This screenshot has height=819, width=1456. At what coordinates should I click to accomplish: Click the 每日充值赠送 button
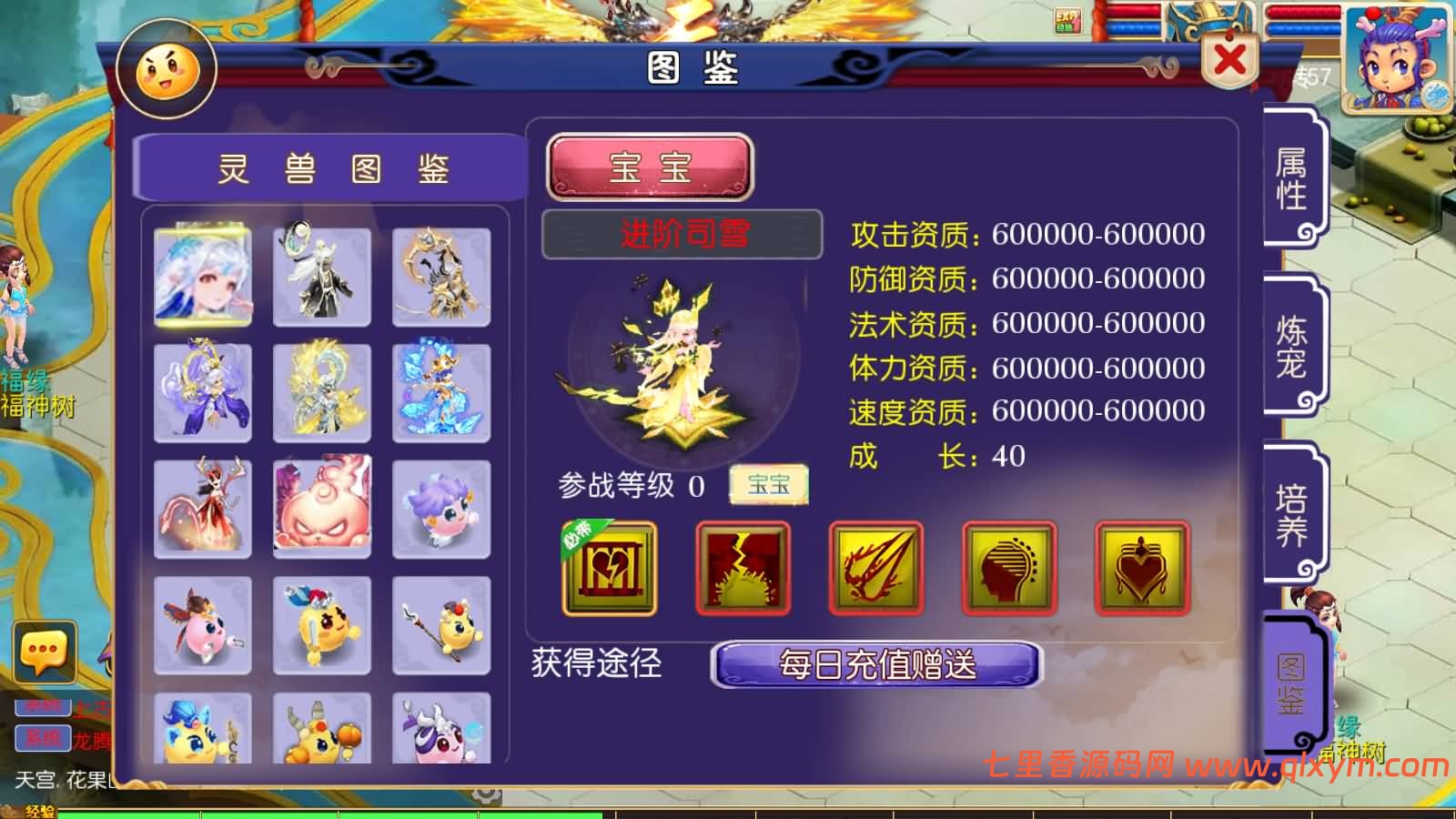878,667
